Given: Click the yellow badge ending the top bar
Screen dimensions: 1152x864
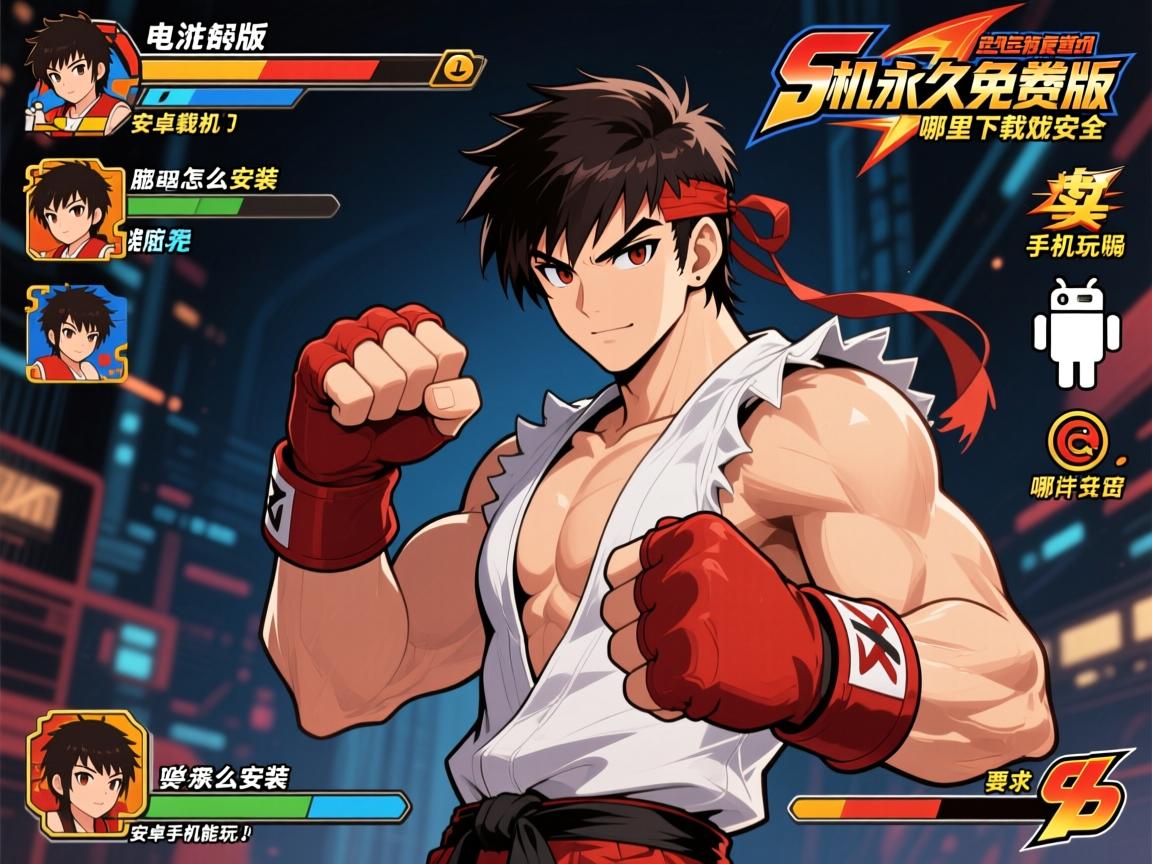Looking at the screenshot, I should (457, 68).
